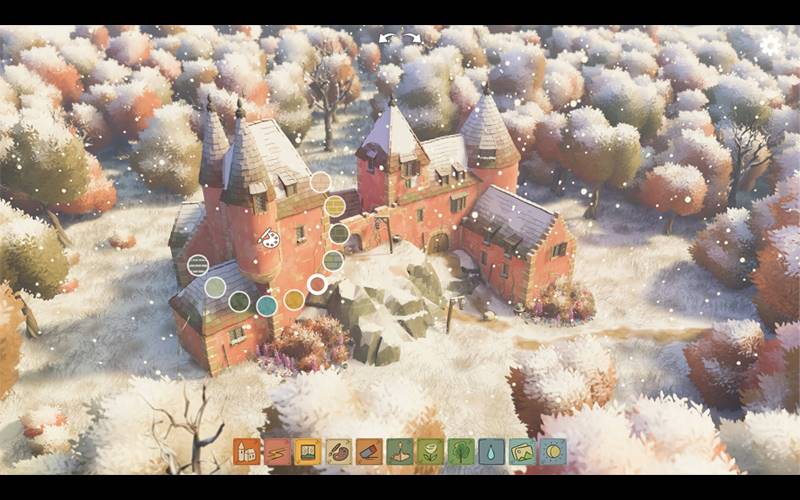Select the castle building tool
This screenshot has width=800, height=500.
point(246,452)
